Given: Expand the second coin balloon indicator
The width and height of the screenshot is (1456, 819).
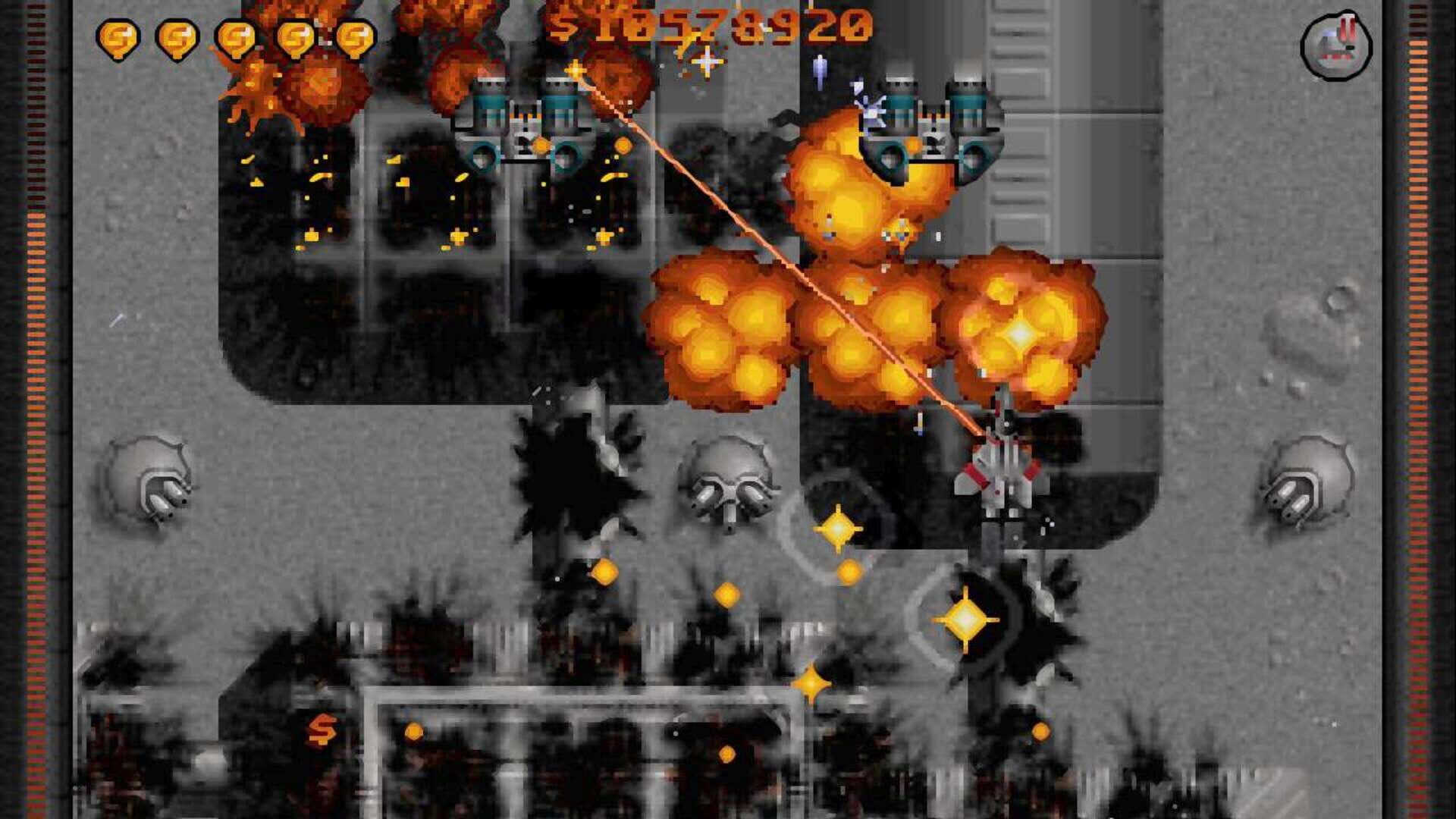Looking at the screenshot, I should 177,33.
